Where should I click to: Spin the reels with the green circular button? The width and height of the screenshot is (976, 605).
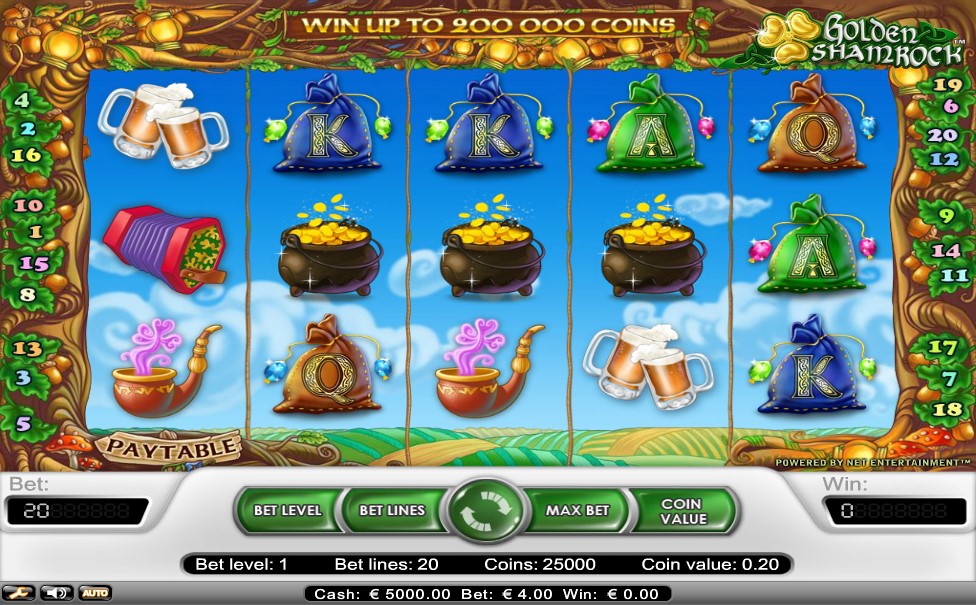(488, 510)
